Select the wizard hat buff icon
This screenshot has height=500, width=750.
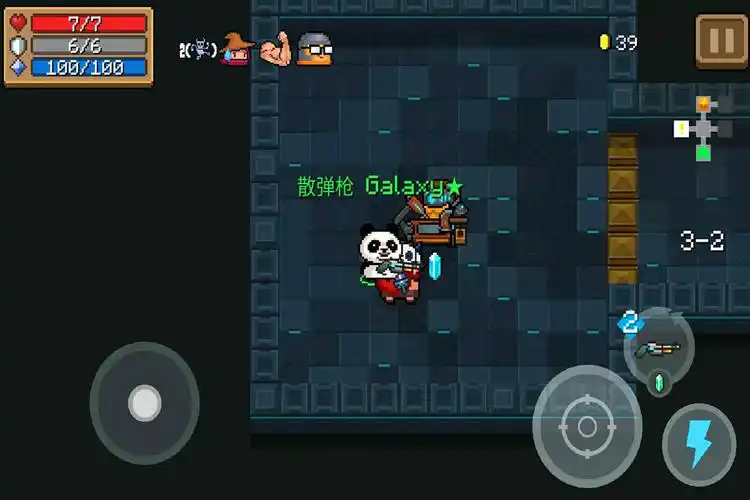tap(236, 47)
